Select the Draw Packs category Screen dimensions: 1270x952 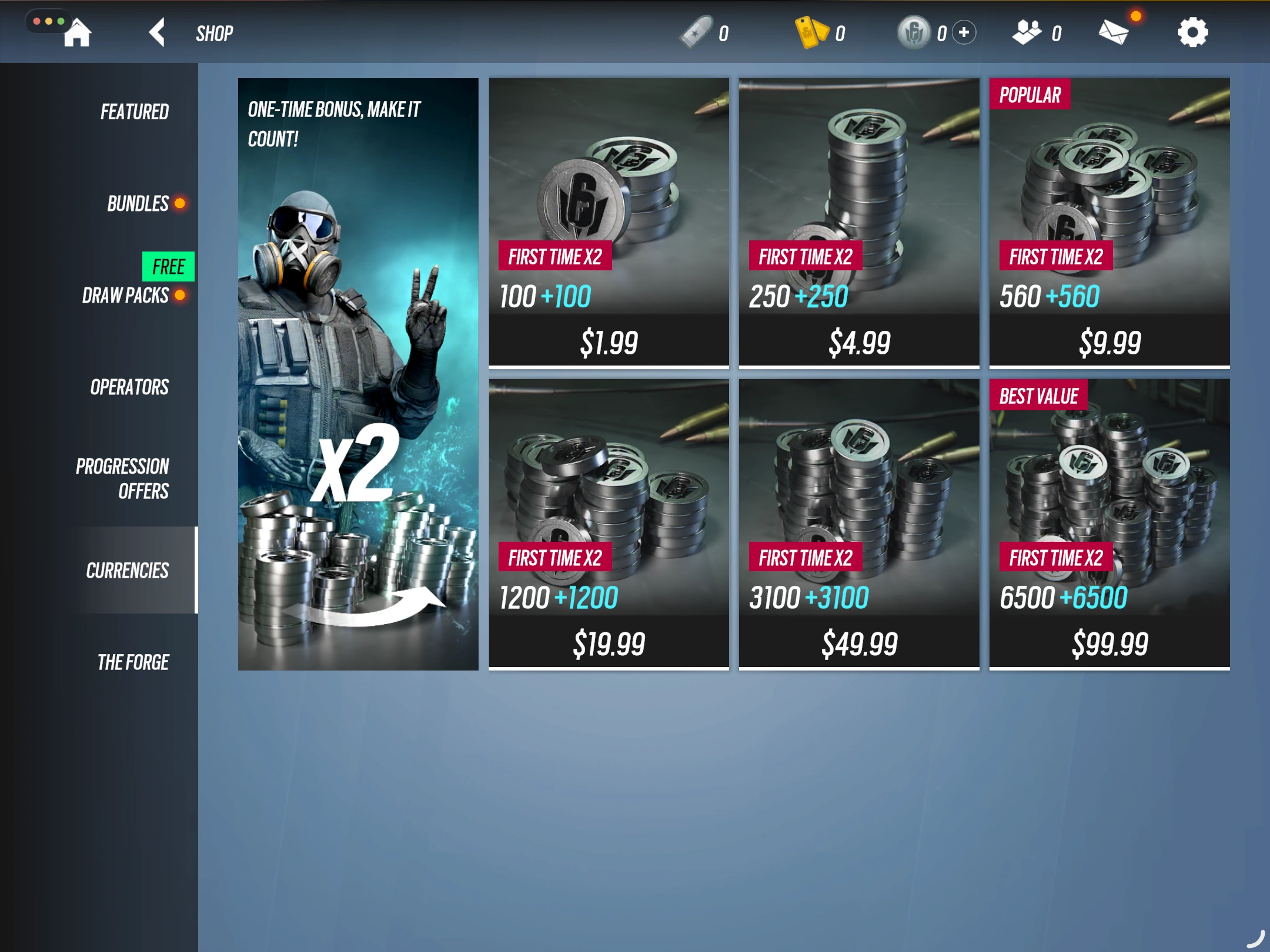point(125,295)
